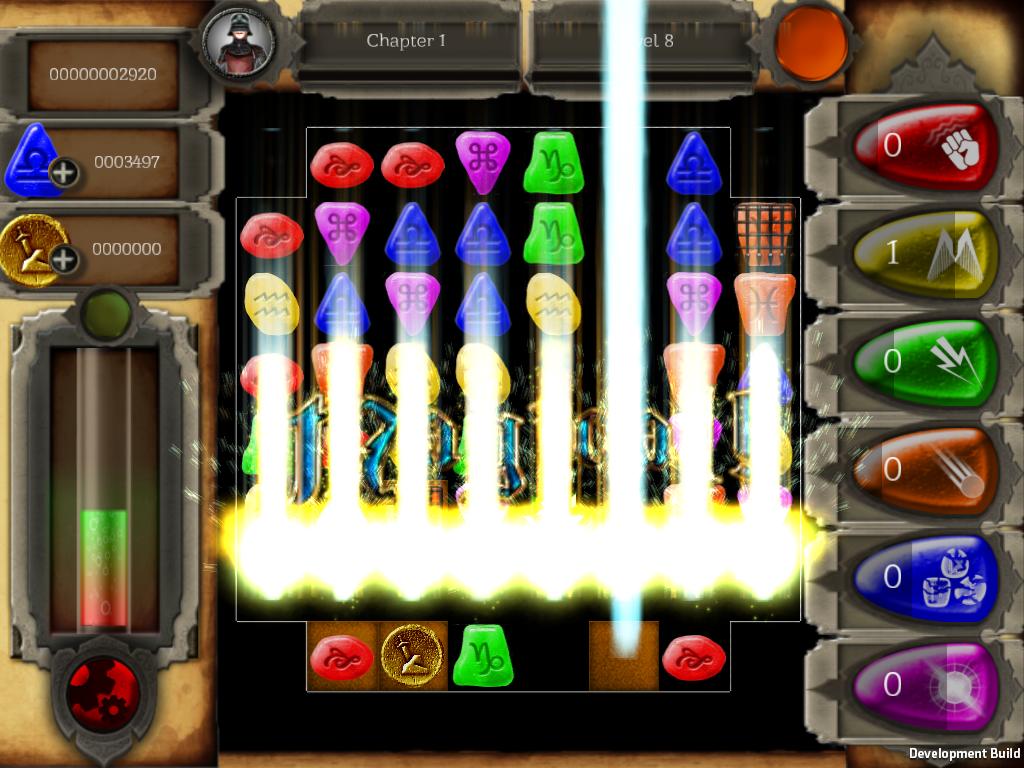1024x768 pixels.
Task: Click the orange round button at top
Action: pos(811,43)
